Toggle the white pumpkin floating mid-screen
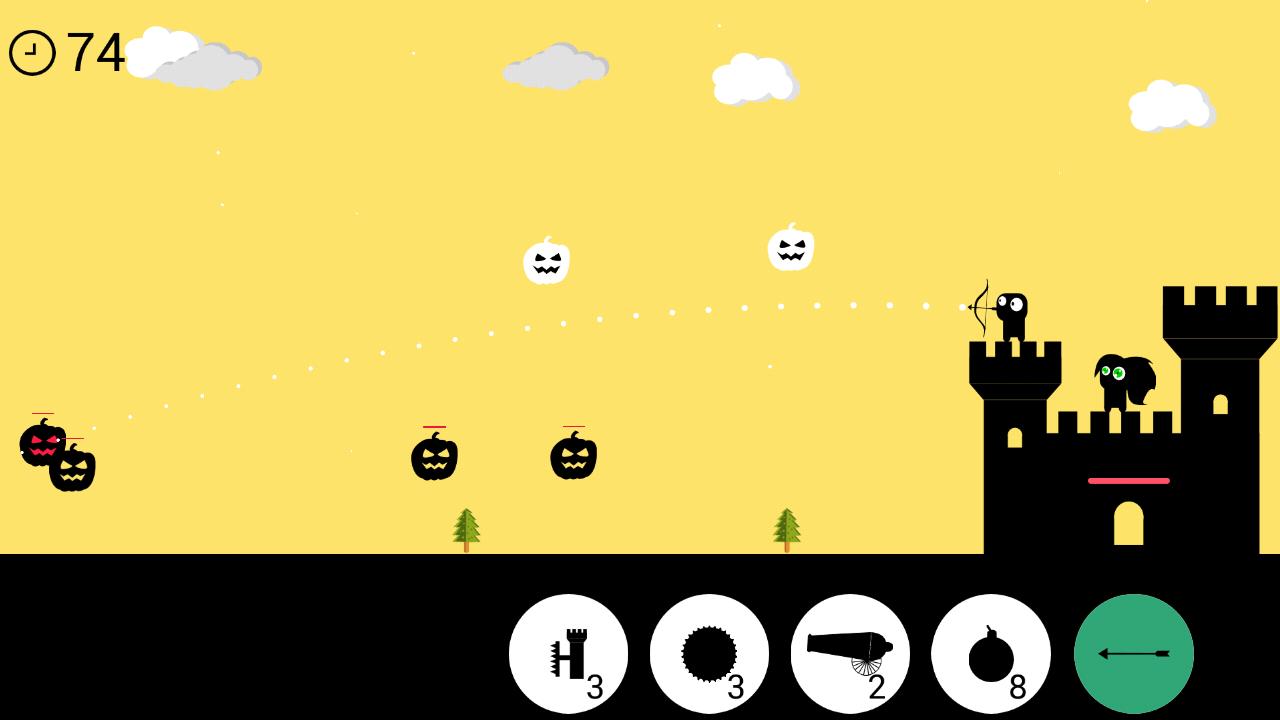Image resolution: width=1280 pixels, height=720 pixels. click(546, 261)
